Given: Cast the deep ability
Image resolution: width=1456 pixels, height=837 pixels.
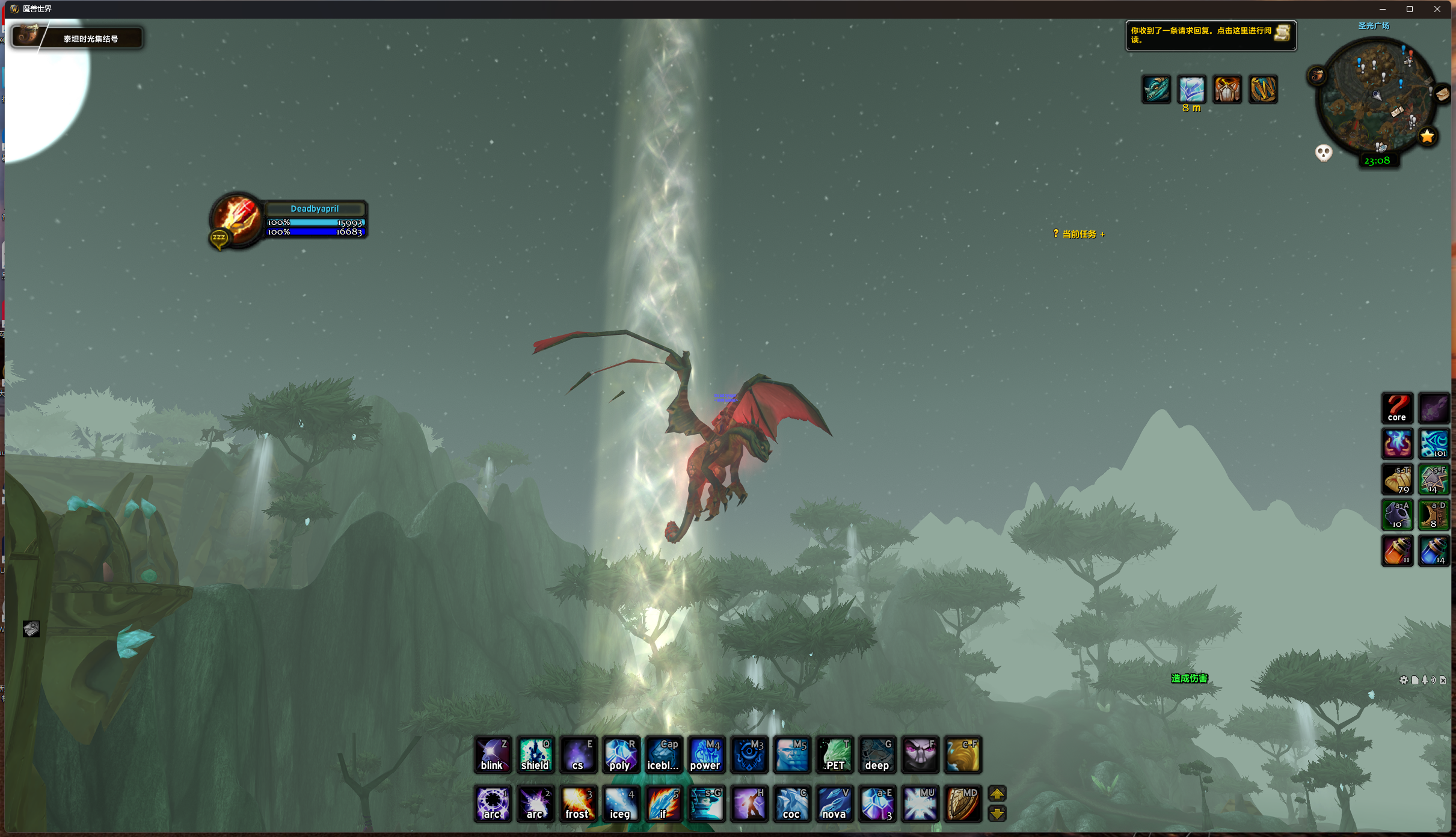Looking at the screenshot, I should tap(877, 755).
